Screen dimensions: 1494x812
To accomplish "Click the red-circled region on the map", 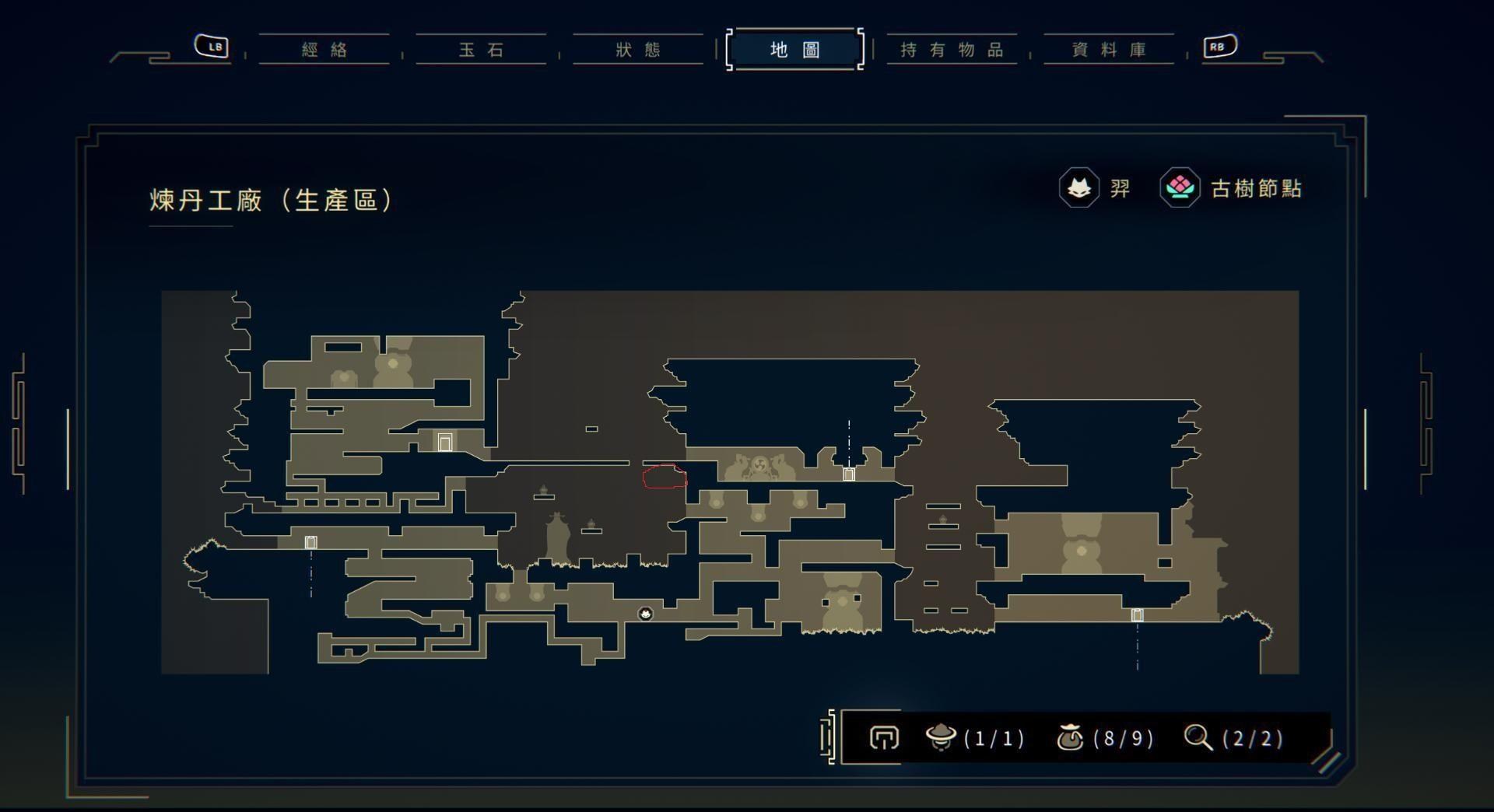I will click(665, 476).
